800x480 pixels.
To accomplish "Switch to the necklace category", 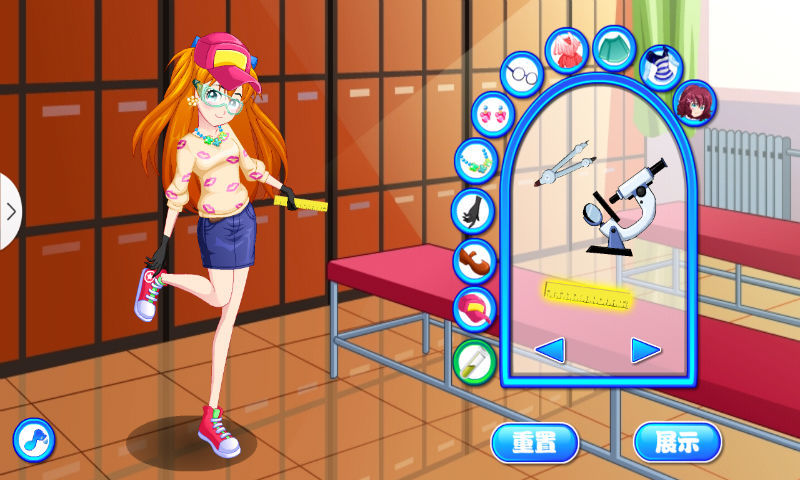I will click(475, 159).
